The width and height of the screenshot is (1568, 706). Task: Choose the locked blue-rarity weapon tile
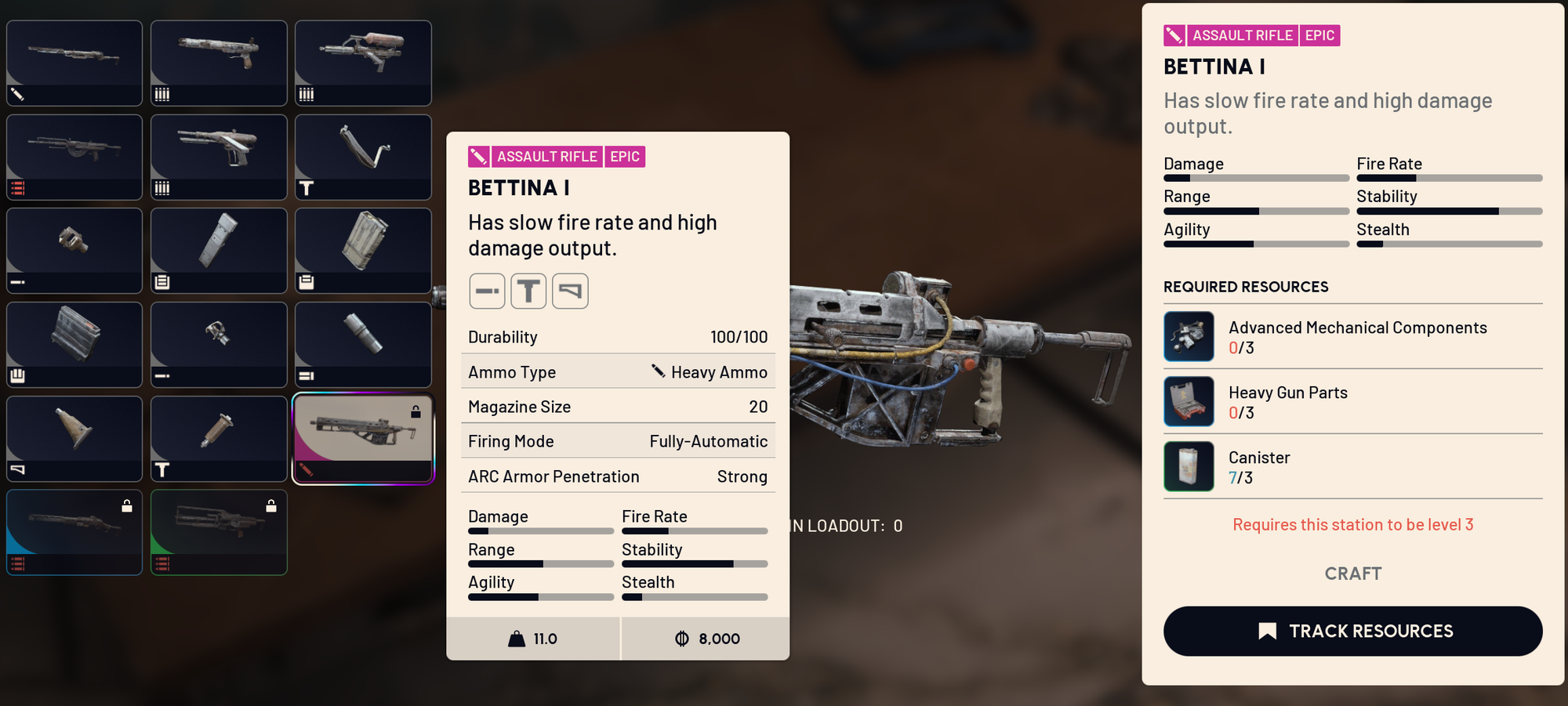(x=74, y=532)
